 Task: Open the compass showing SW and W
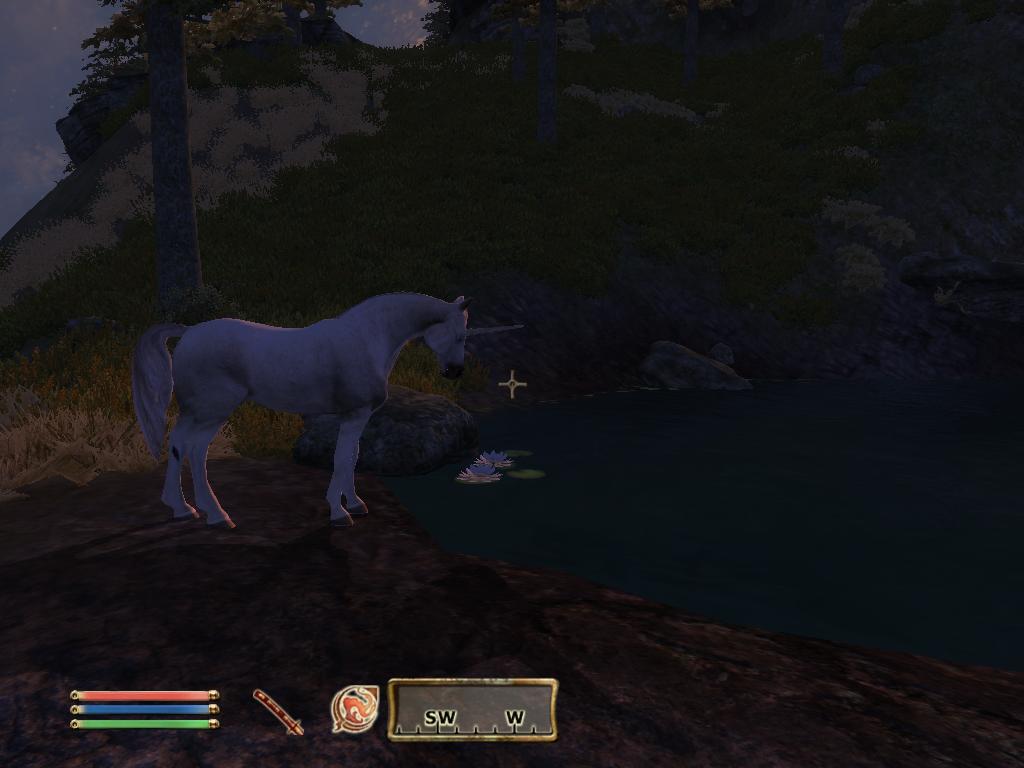(472, 710)
